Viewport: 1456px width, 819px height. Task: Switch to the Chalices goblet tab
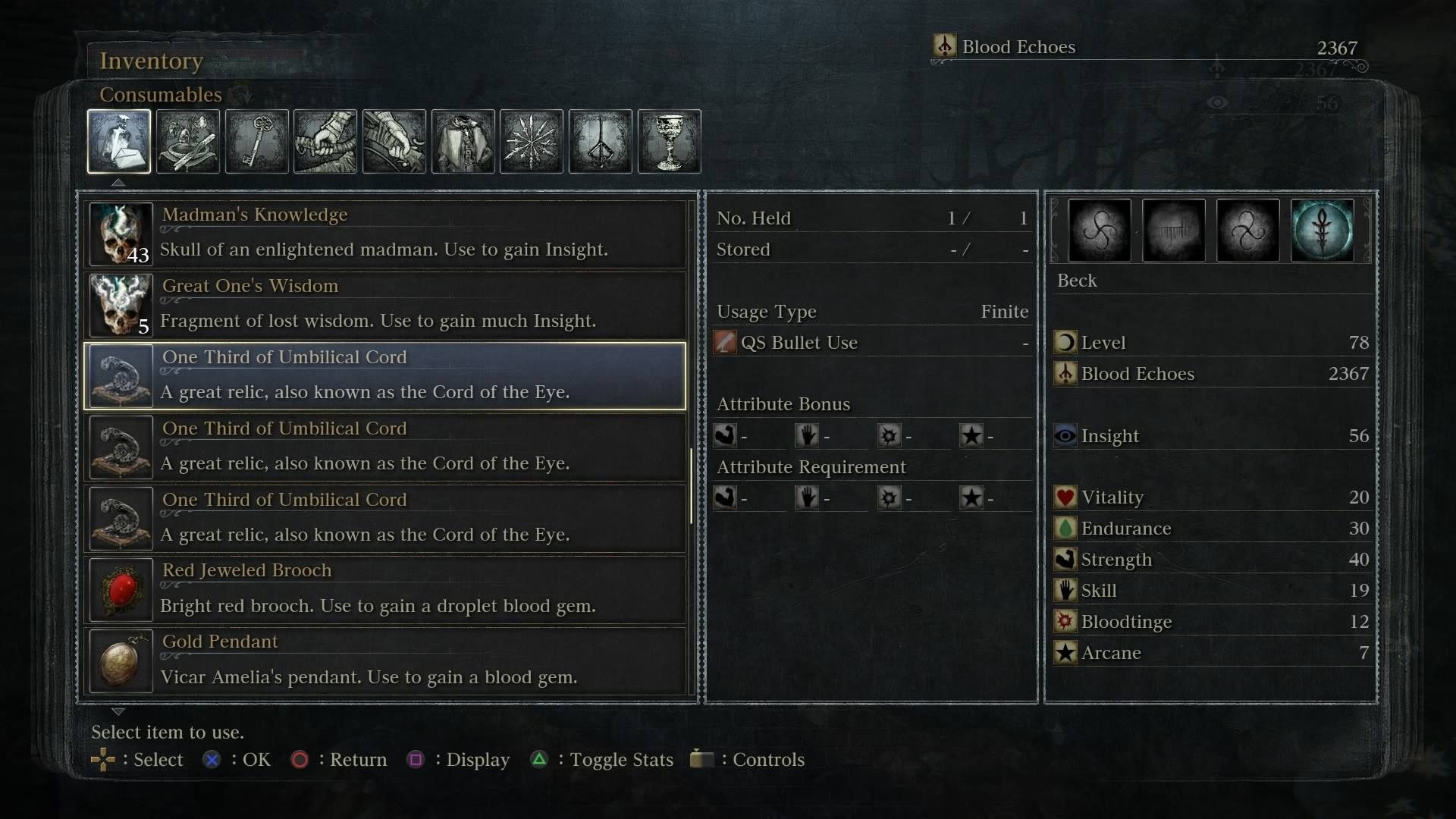pos(669,142)
